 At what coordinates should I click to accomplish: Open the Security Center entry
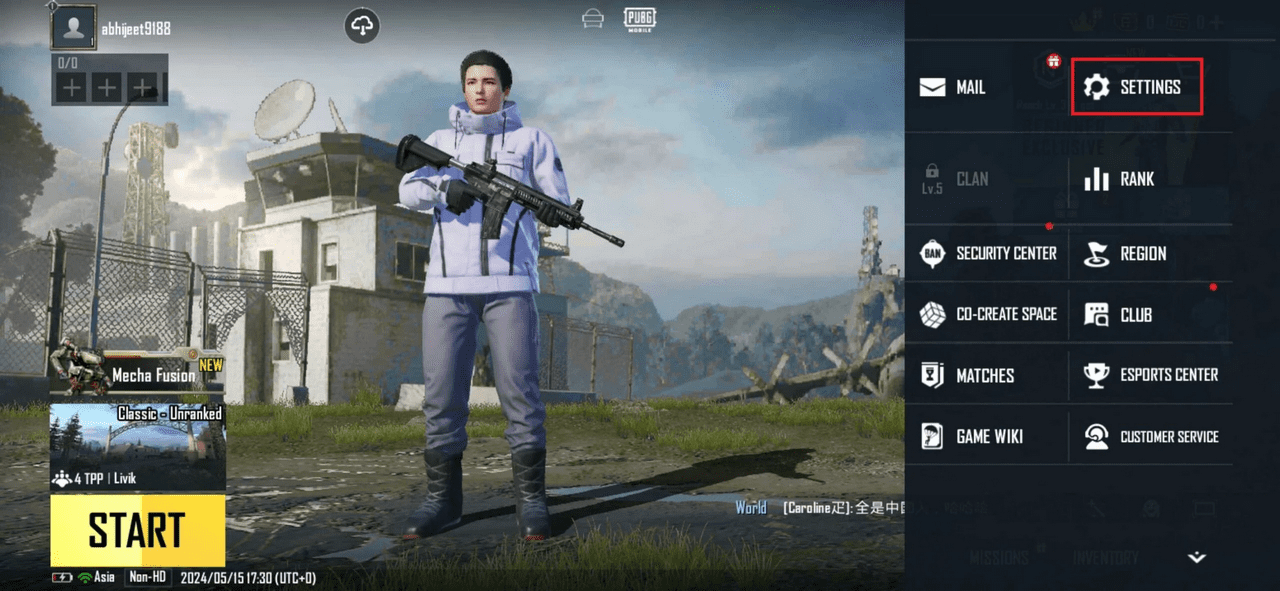coord(988,253)
